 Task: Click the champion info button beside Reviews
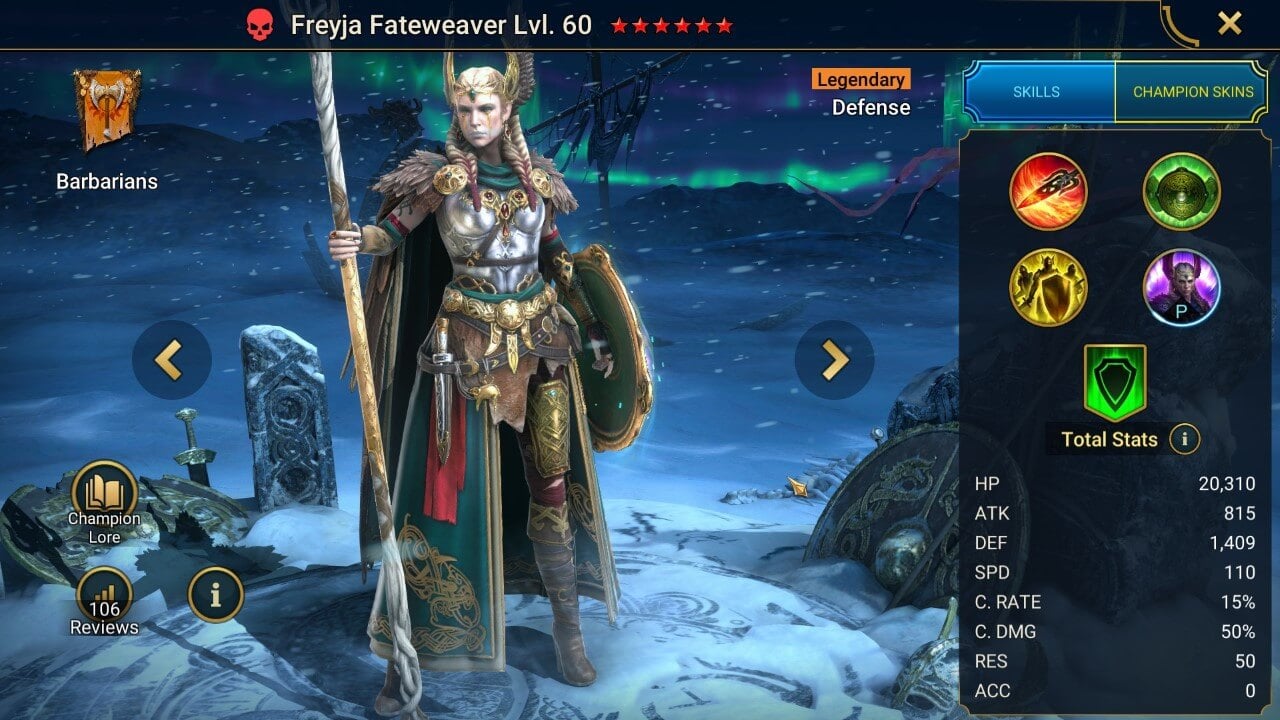[x=215, y=594]
